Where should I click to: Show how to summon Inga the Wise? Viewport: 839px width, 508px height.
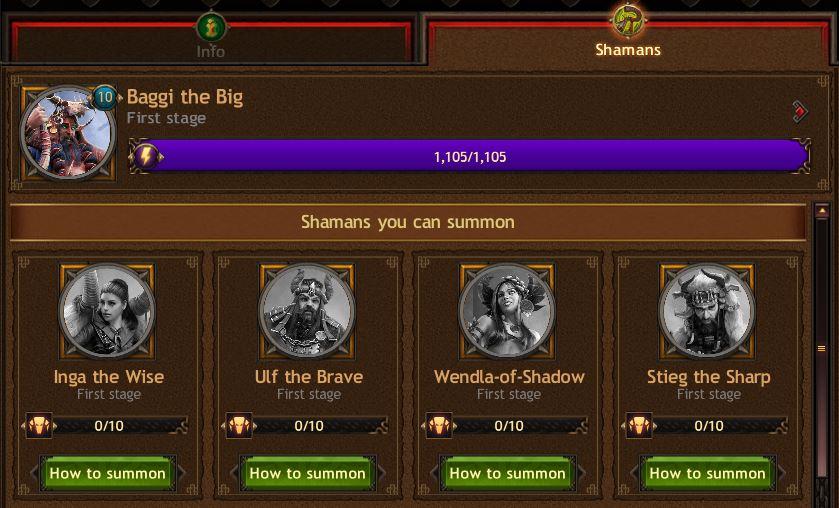[x=108, y=473]
